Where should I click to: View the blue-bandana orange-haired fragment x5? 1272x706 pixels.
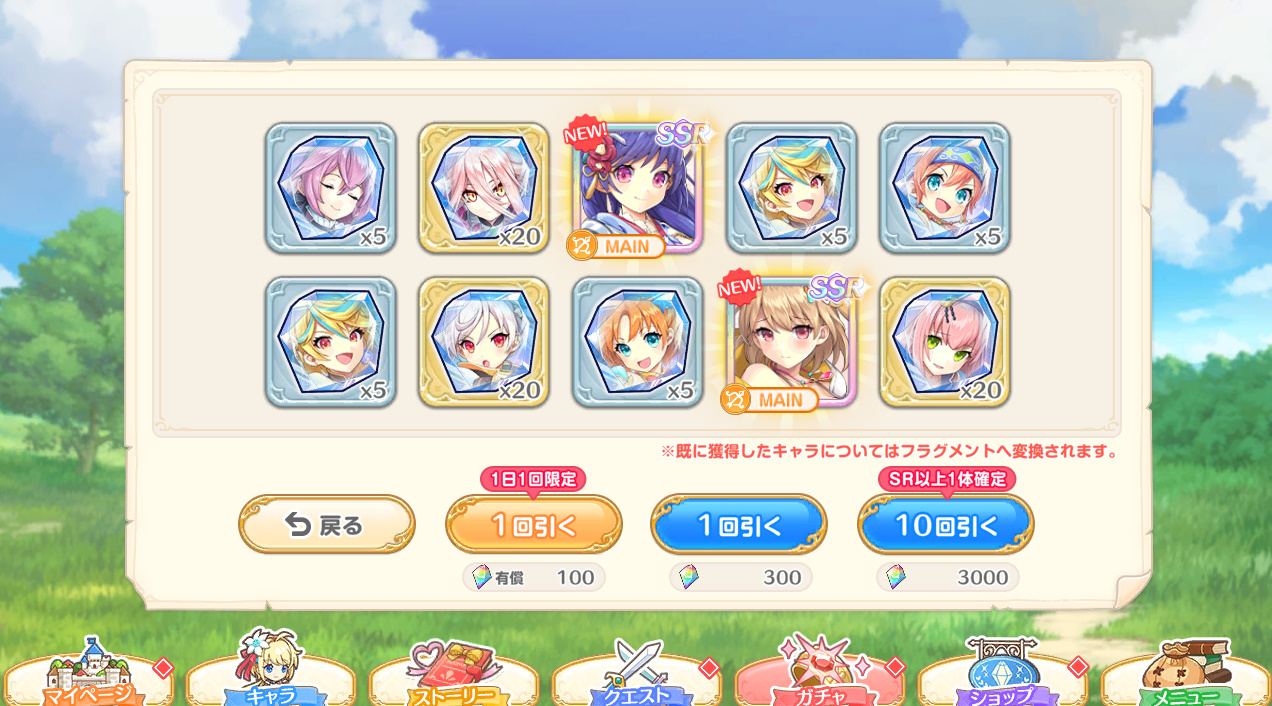tap(945, 188)
